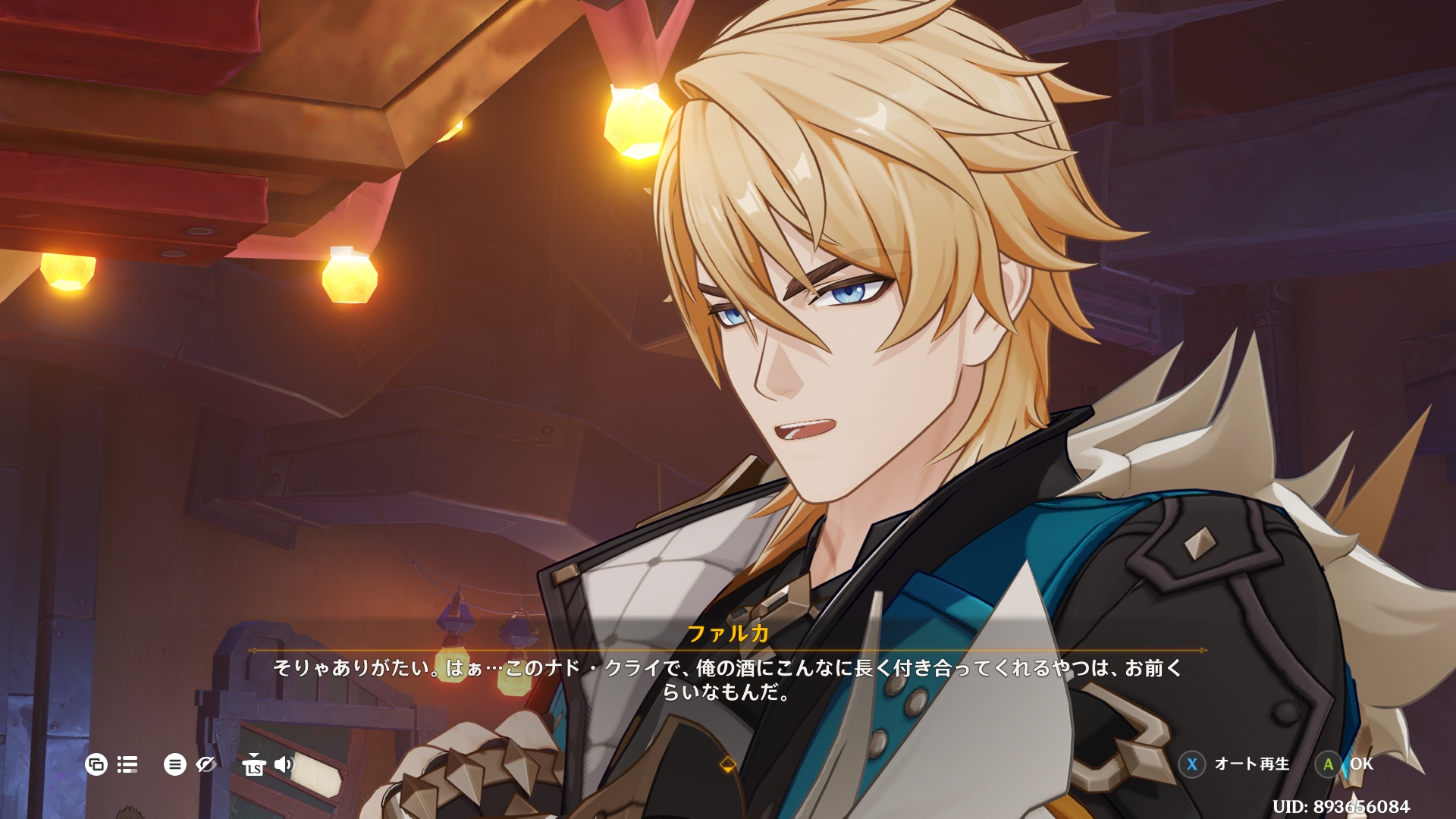Hide the interface with the crossed-eye icon
The height and width of the screenshot is (819, 1456).
206,764
